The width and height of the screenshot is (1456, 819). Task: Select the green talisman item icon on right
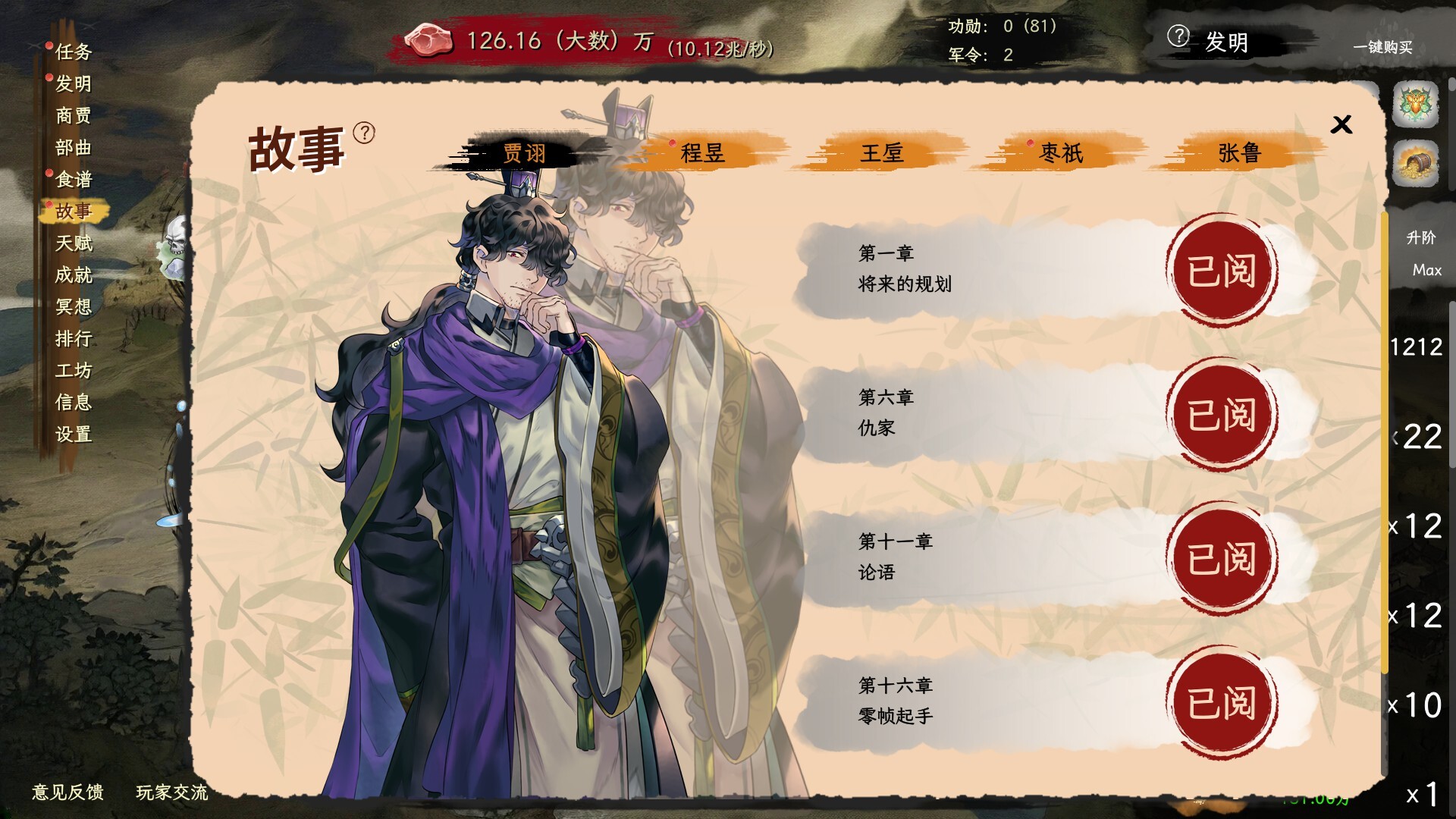point(1417,105)
